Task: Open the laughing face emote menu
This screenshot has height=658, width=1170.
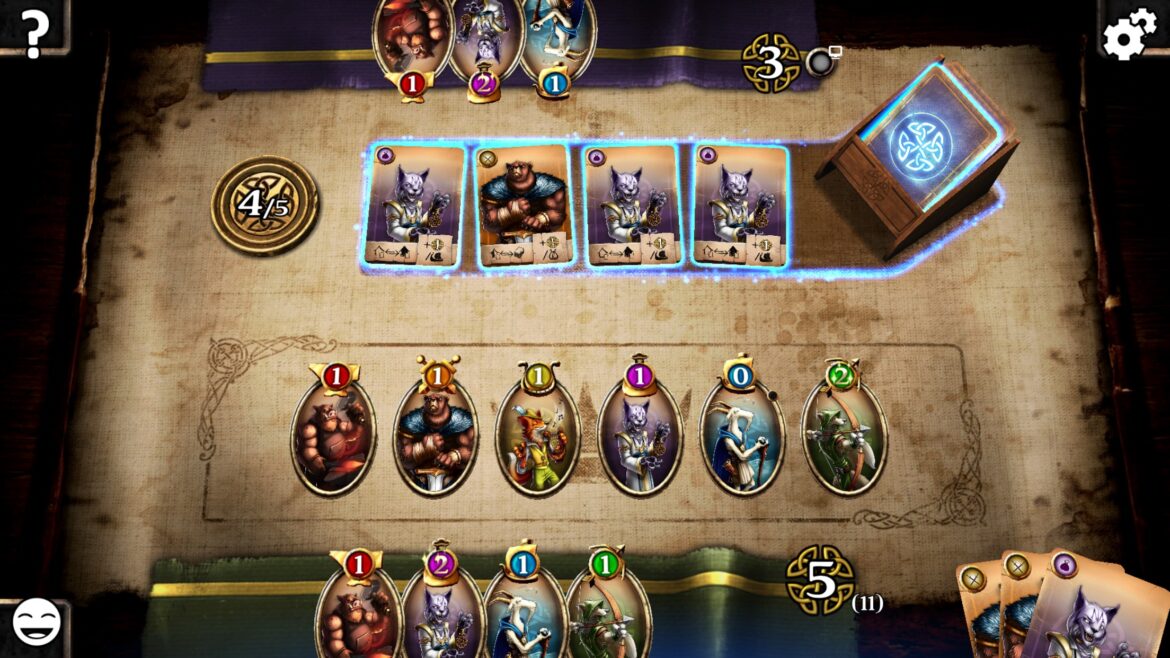Action: click(37, 623)
